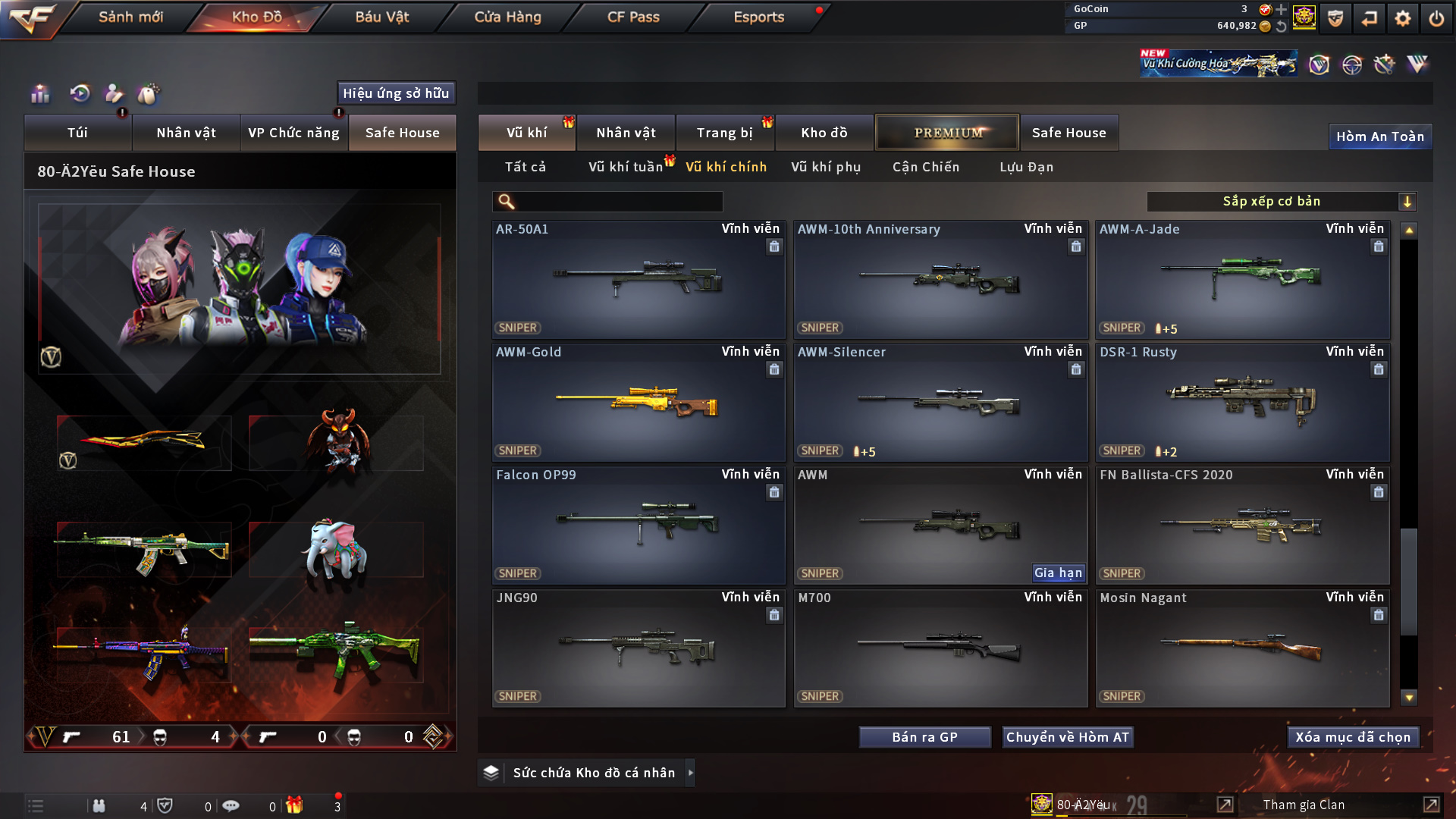Select the Mosin Nagant rifle card

[x=1242, y=648]
